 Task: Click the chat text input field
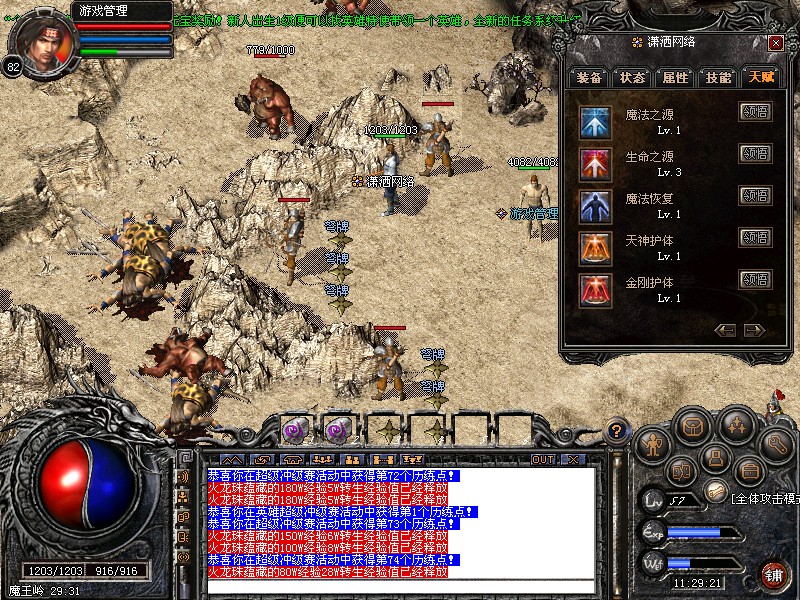coord(400,587)
